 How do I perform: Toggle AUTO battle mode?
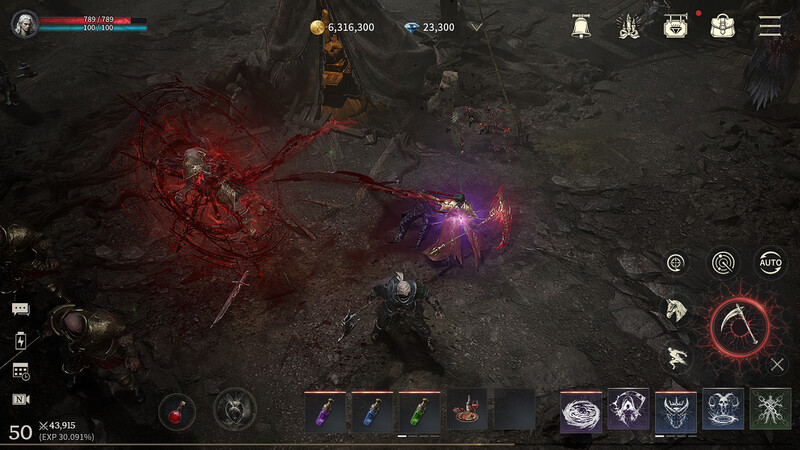[x=770, y=263]
